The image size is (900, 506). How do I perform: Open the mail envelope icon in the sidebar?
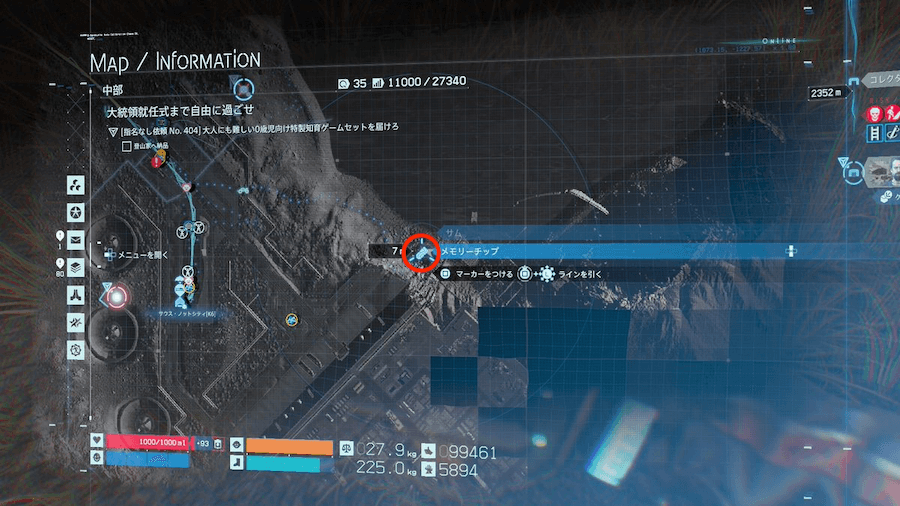coord(75,240)
